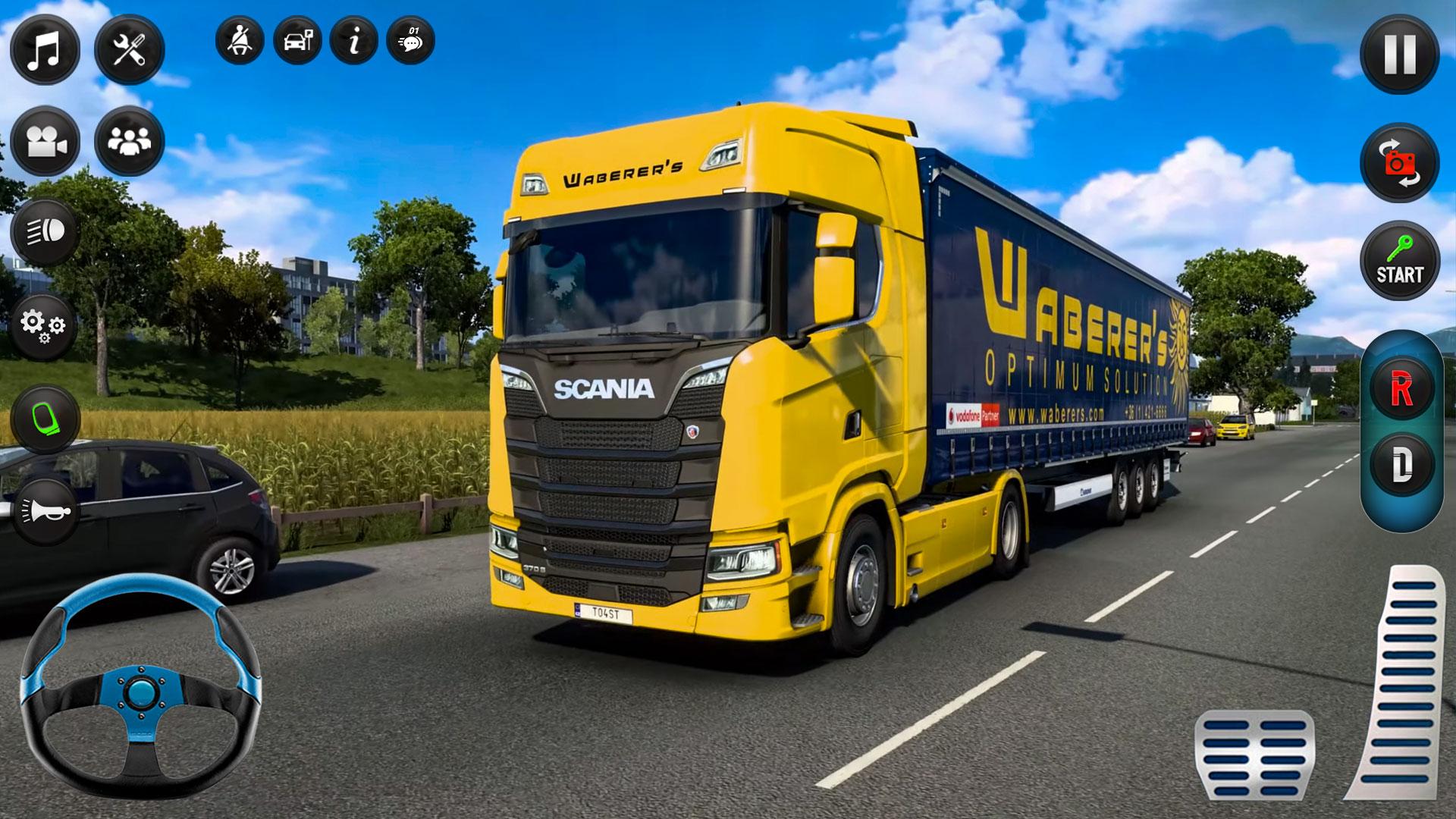This screenshot has width=1456, height=819.
Task: Open the multiplayer group icon
Action: tap(130, 142)
